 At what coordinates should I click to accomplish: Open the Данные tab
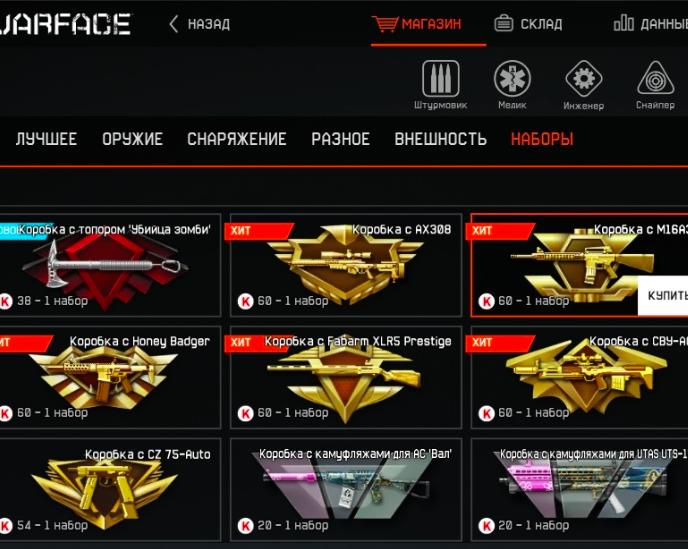(650, 24)
